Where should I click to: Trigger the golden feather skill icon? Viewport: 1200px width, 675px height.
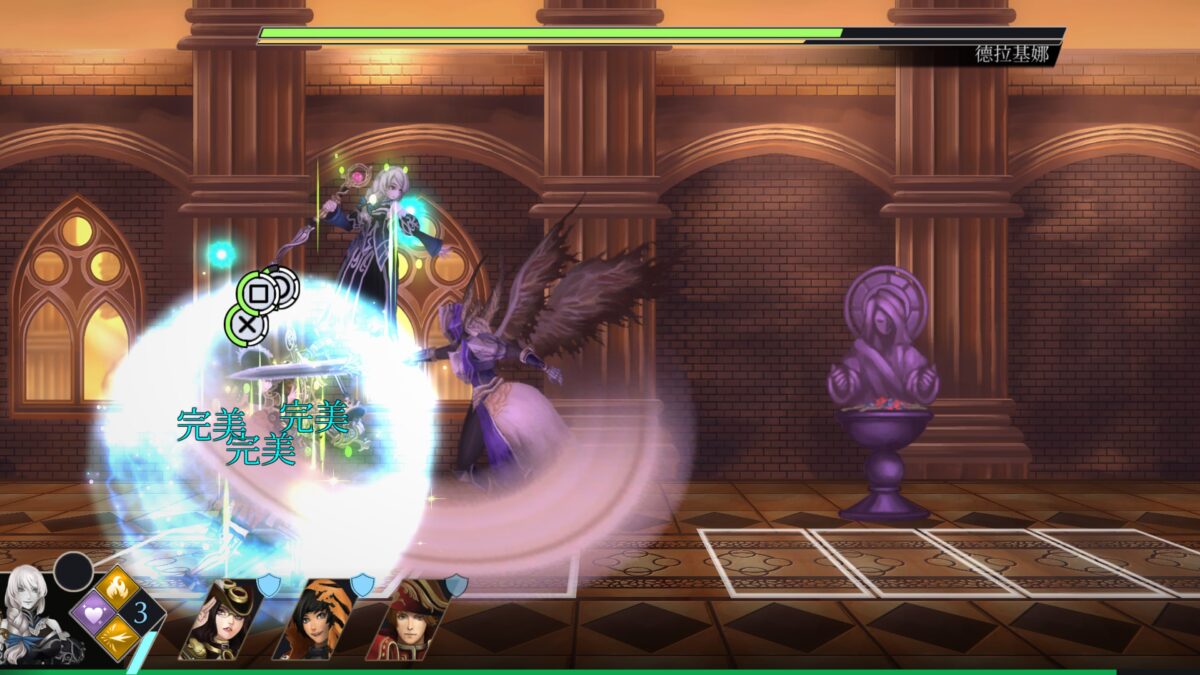[x=116, y=637]
